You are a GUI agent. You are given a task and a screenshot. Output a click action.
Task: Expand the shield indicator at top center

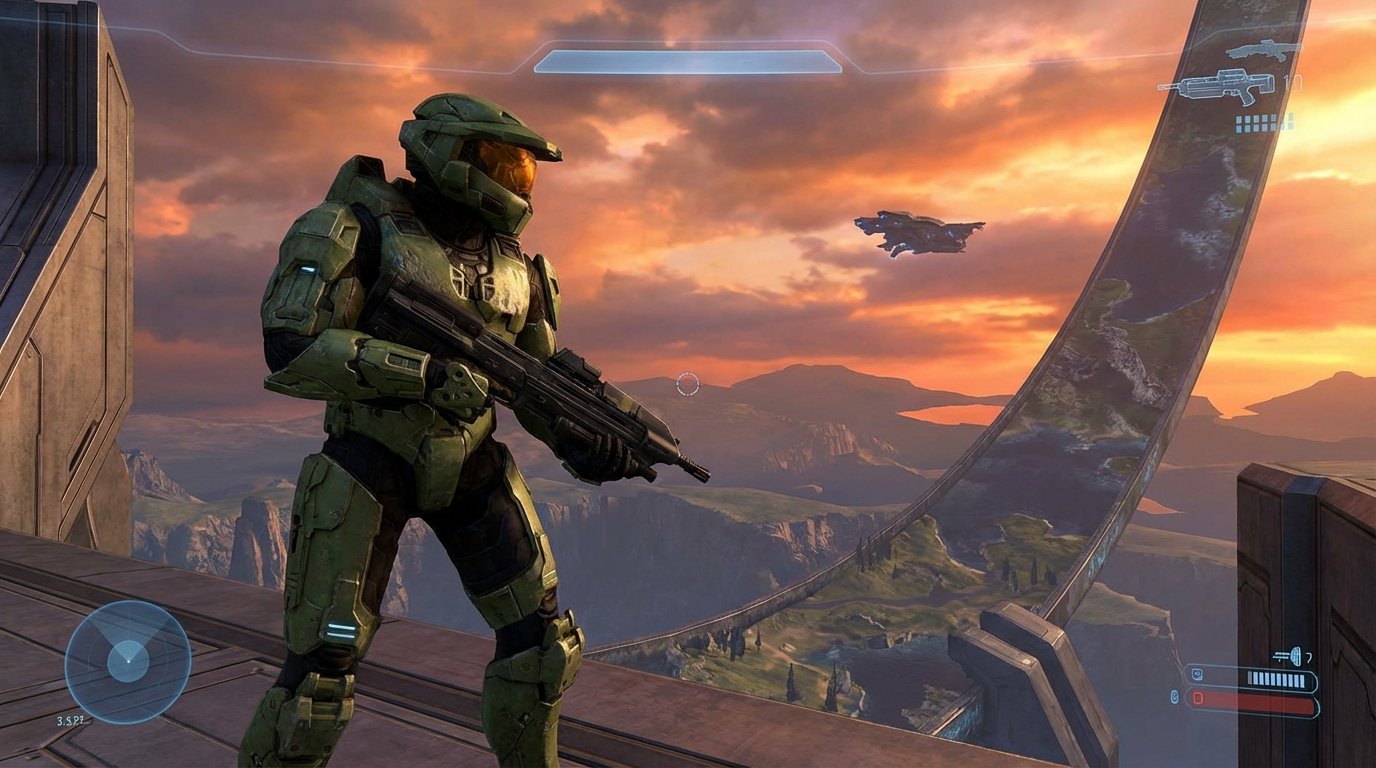coord(688,62)
